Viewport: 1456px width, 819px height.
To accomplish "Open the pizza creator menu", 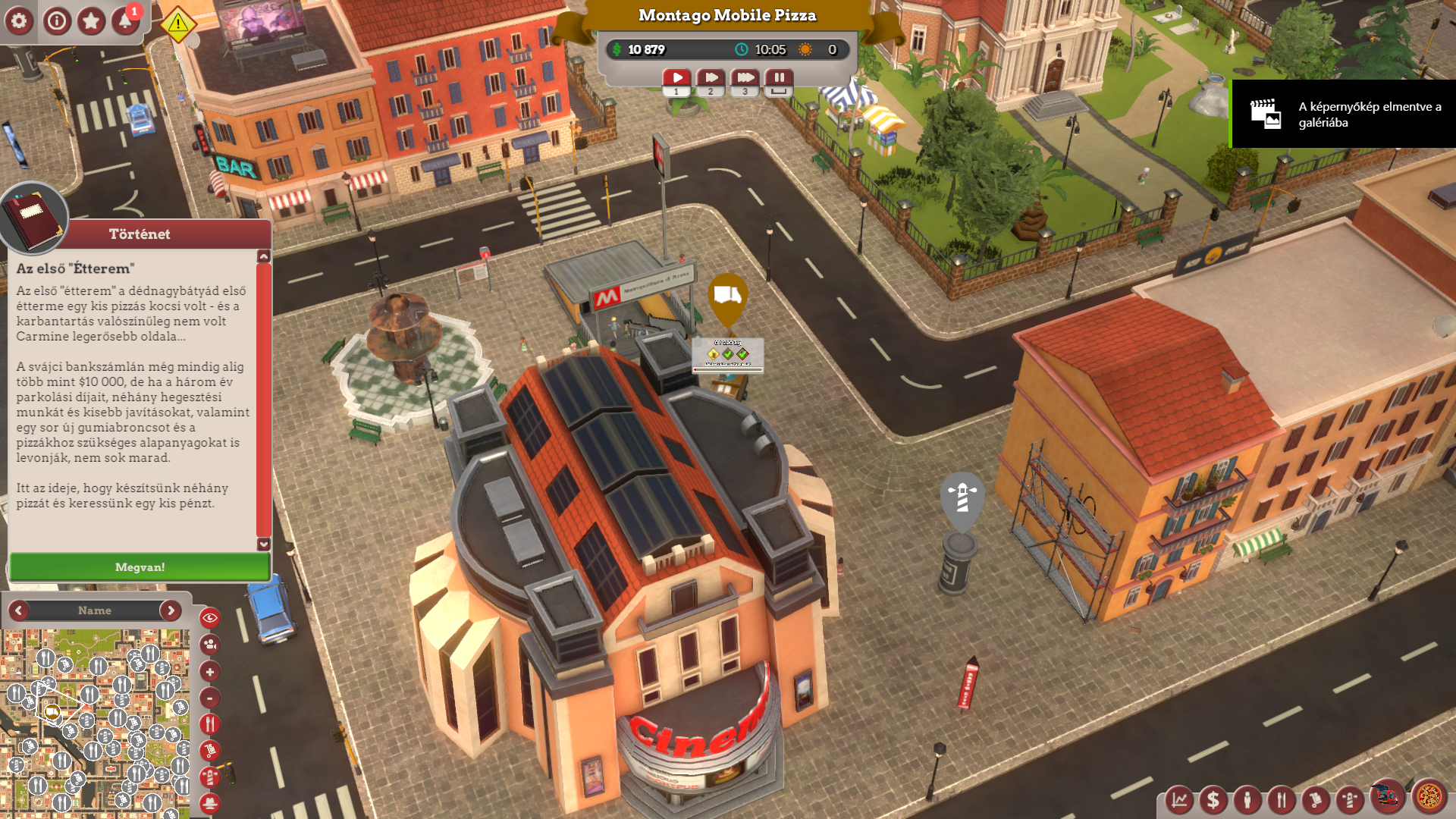I will coord(1429,797).
